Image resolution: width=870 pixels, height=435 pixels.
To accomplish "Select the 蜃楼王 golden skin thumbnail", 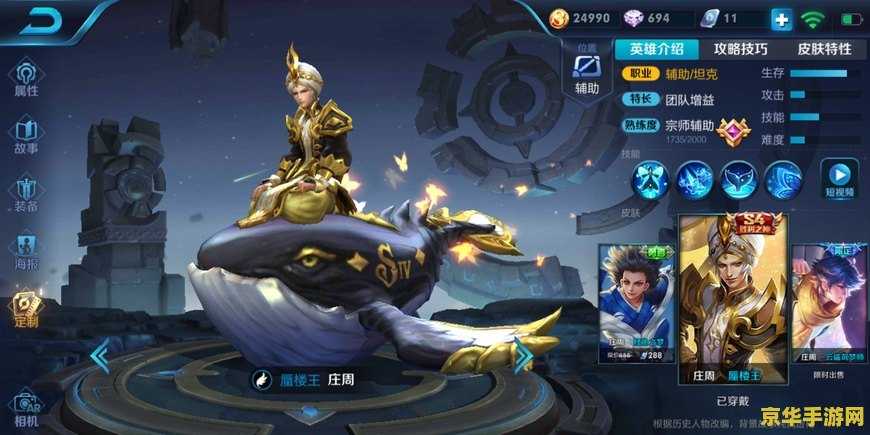I will point(733,300).
